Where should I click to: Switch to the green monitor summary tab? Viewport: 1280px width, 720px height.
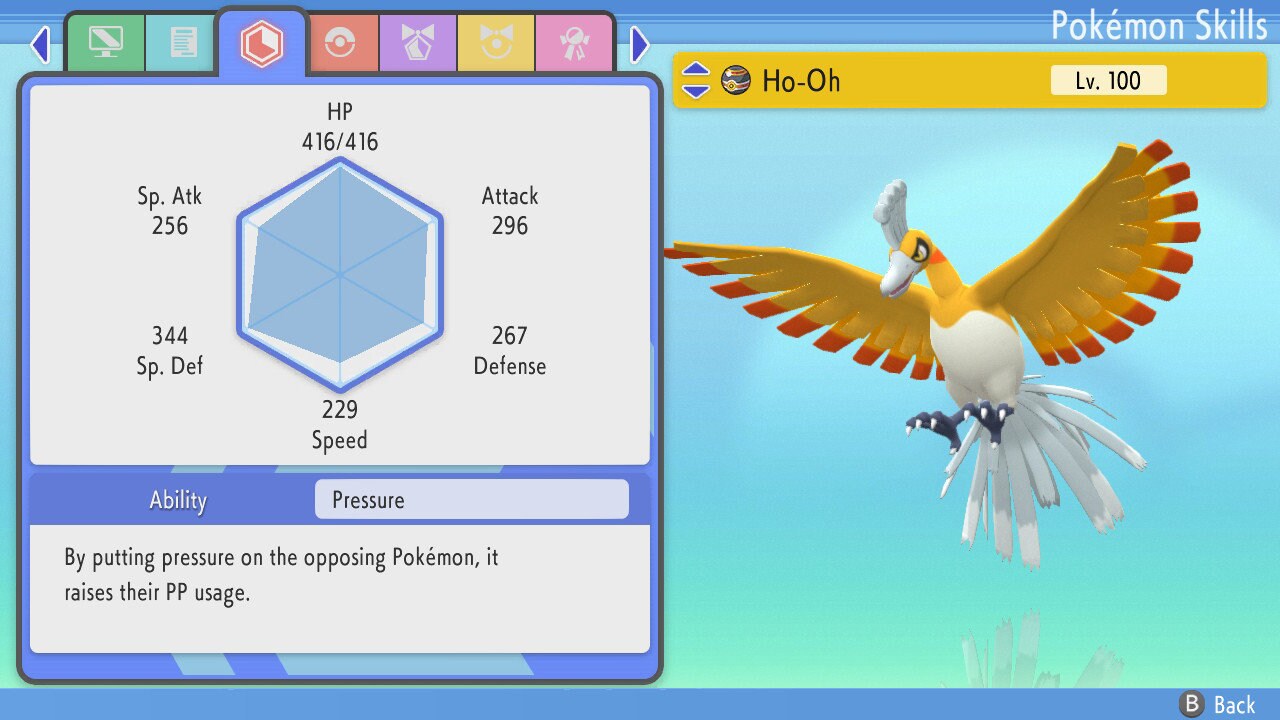(105, 43)
